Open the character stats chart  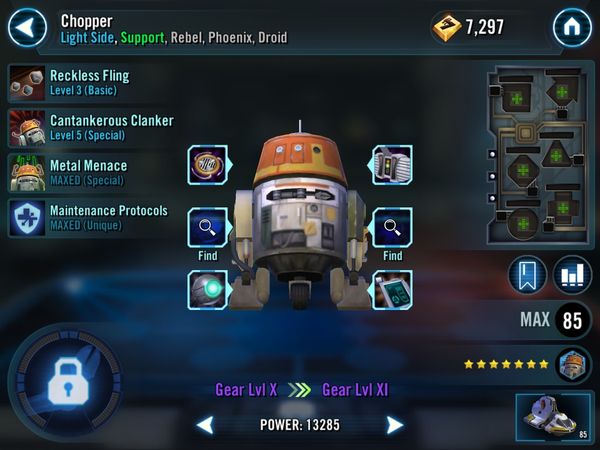coord(572,276)
